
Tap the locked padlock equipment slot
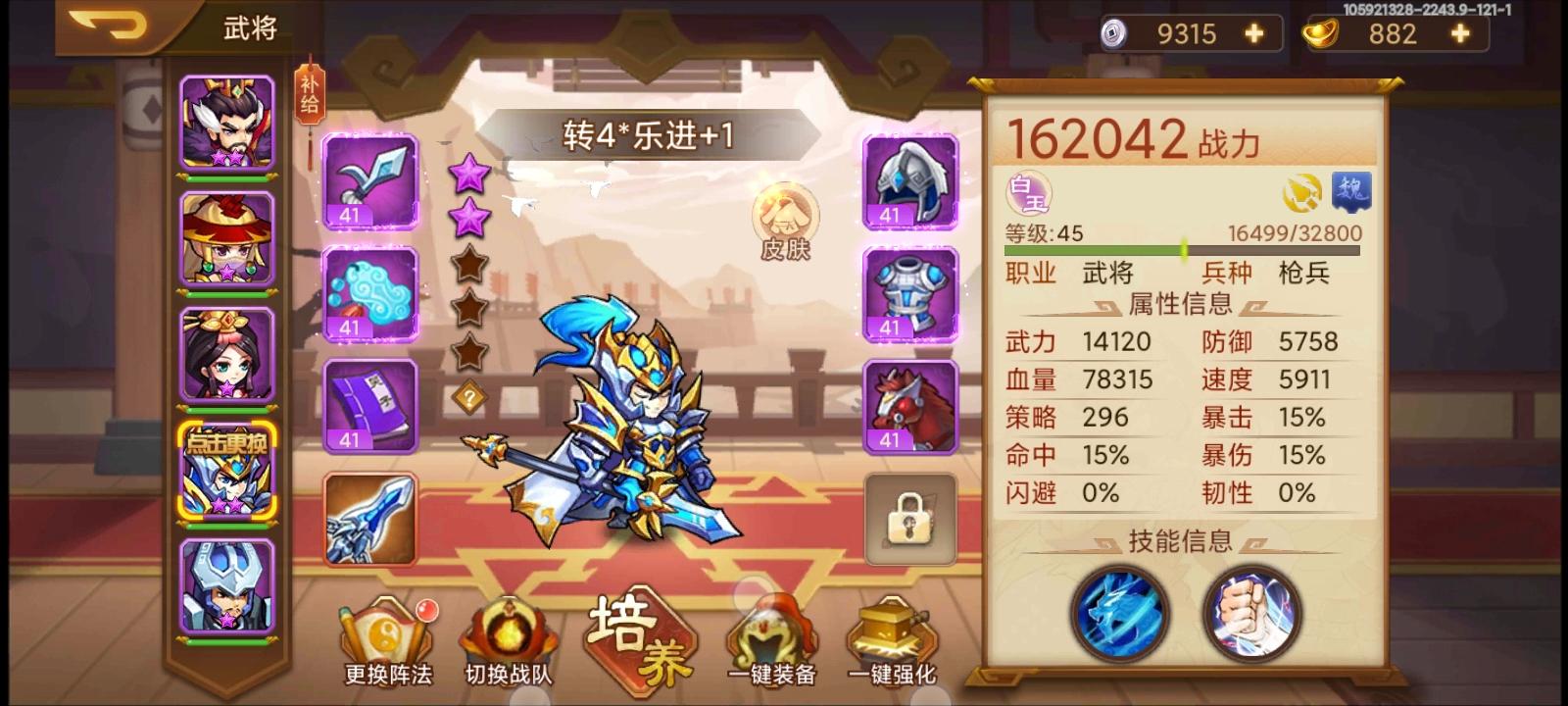tap(909, 520)
